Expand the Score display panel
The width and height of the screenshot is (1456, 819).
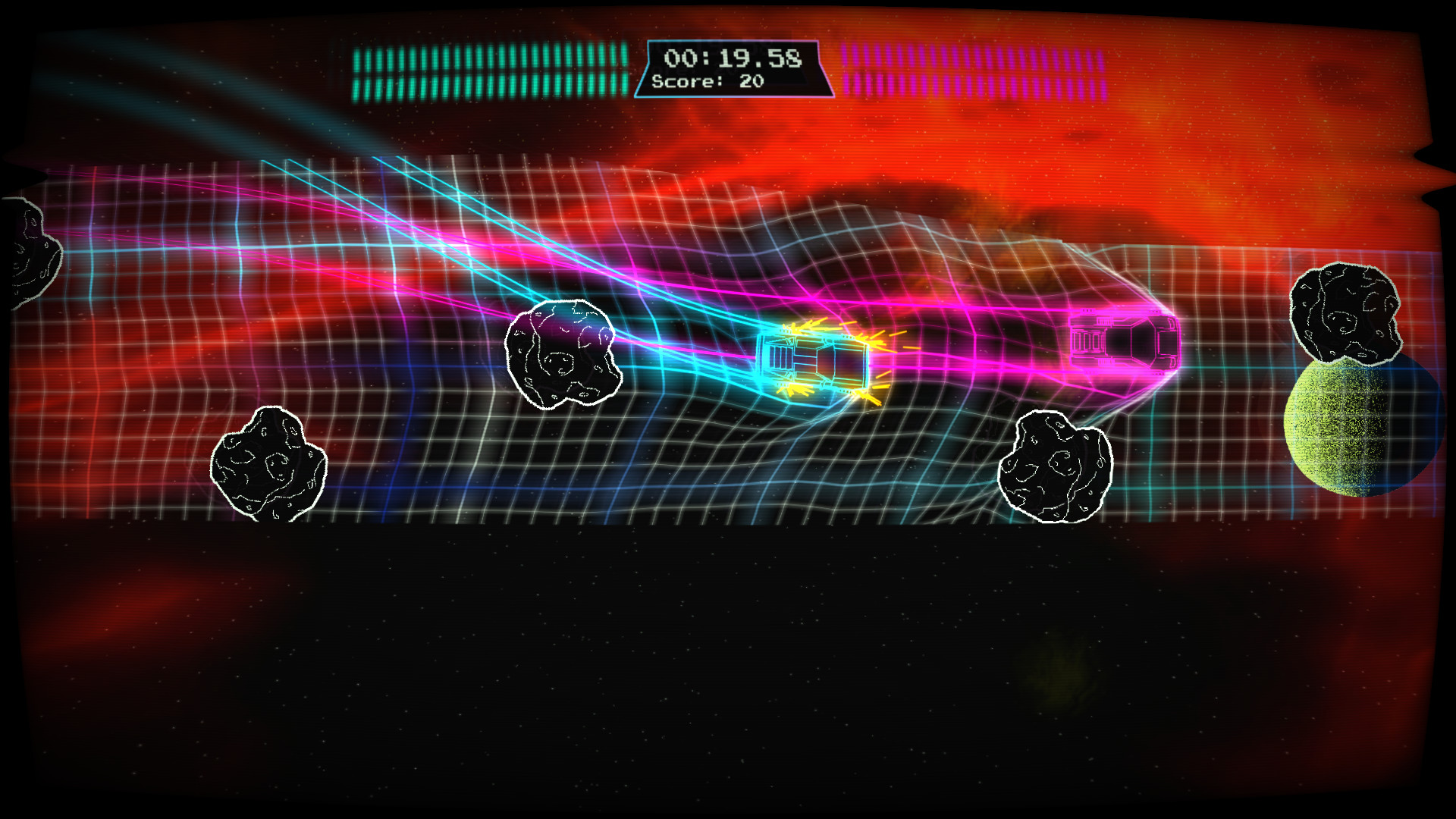point(709,82)
